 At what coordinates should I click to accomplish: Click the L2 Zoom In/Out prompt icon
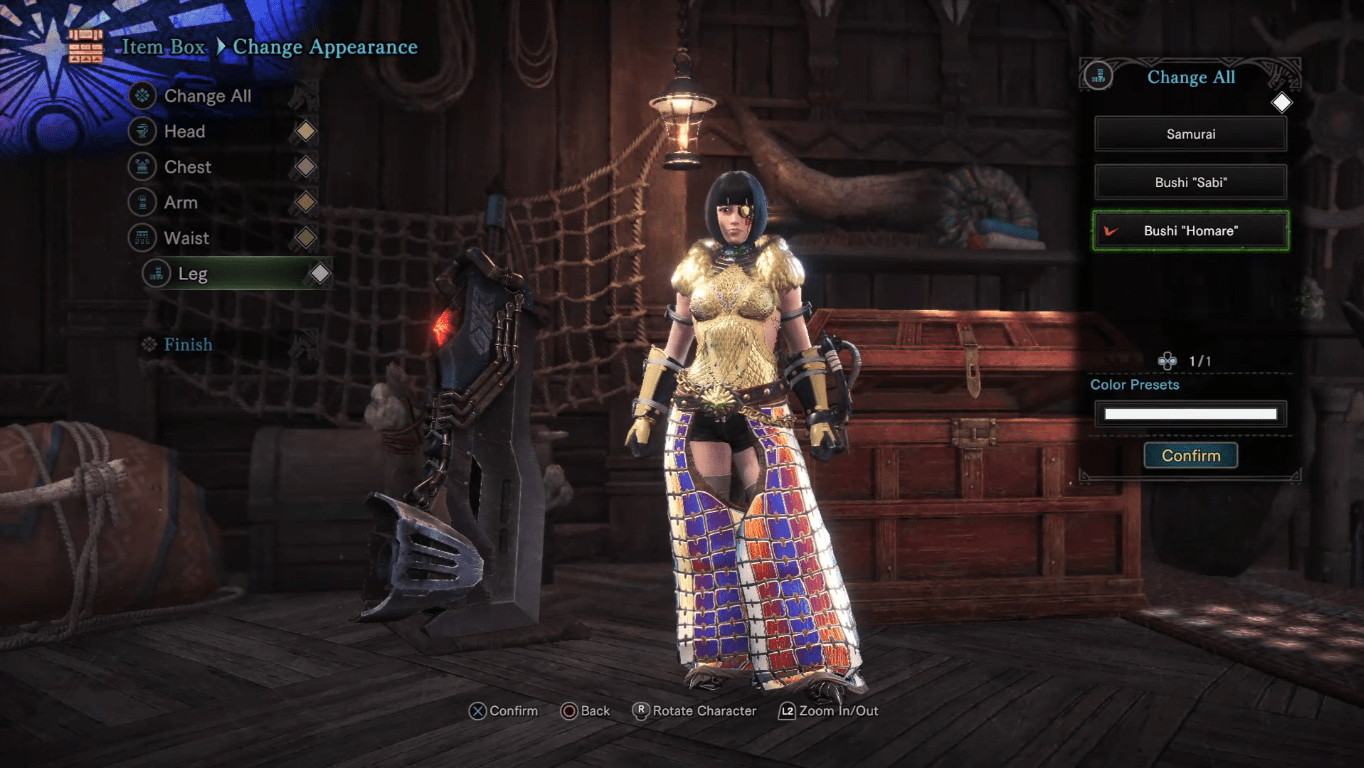pos(788,711)
